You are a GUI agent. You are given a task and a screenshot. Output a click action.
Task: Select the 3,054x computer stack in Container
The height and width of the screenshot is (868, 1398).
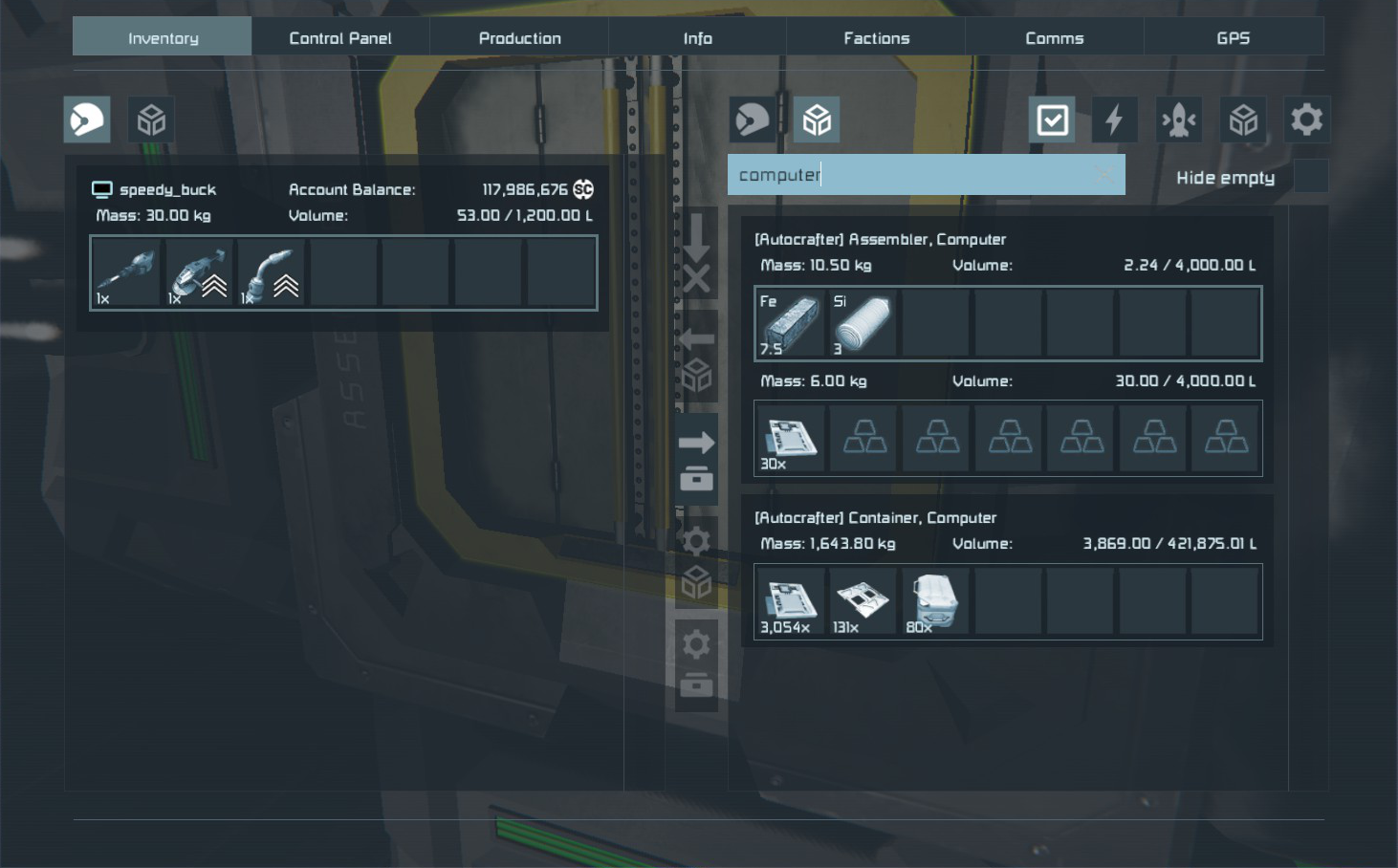click(x=790, y=602)
